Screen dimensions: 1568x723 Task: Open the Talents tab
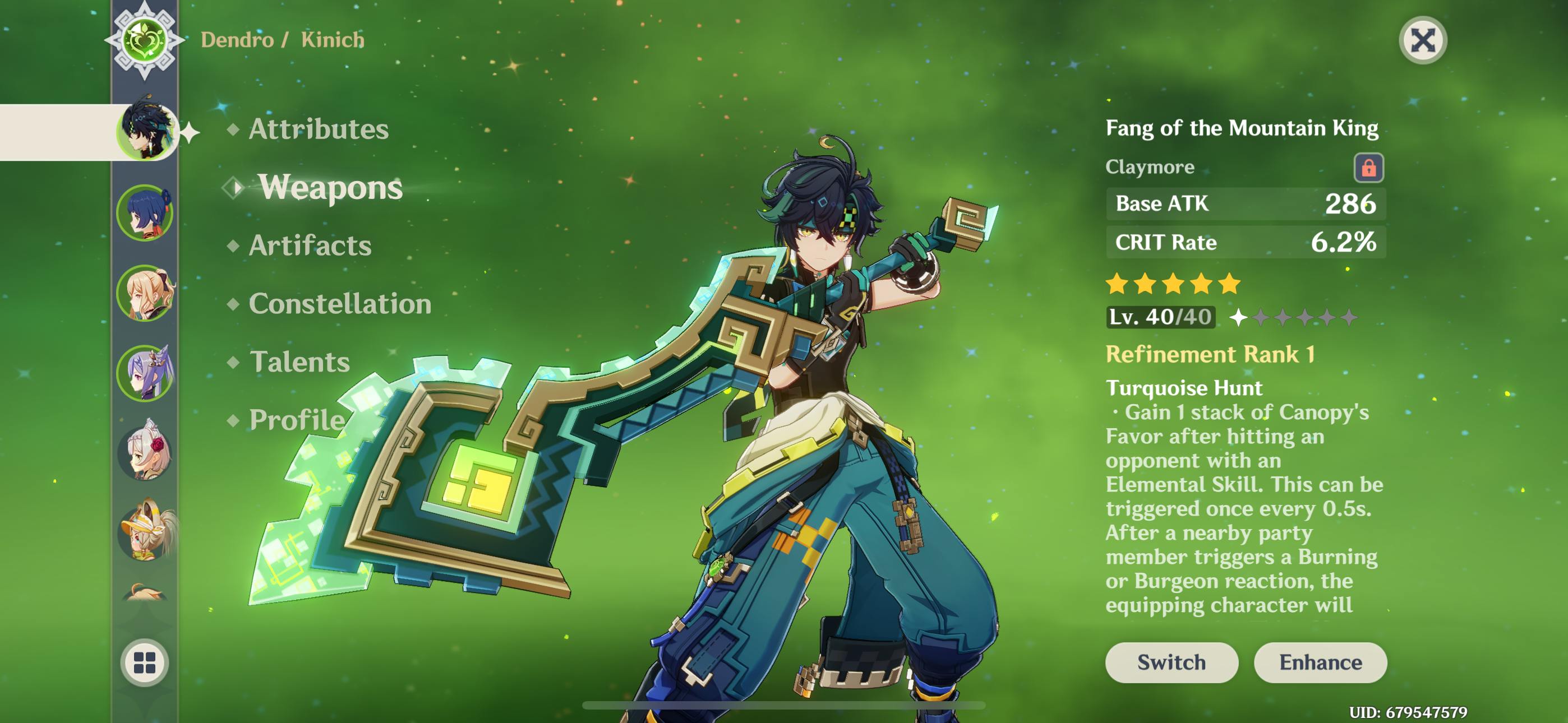pyautogui.click(x=299, y=362)
